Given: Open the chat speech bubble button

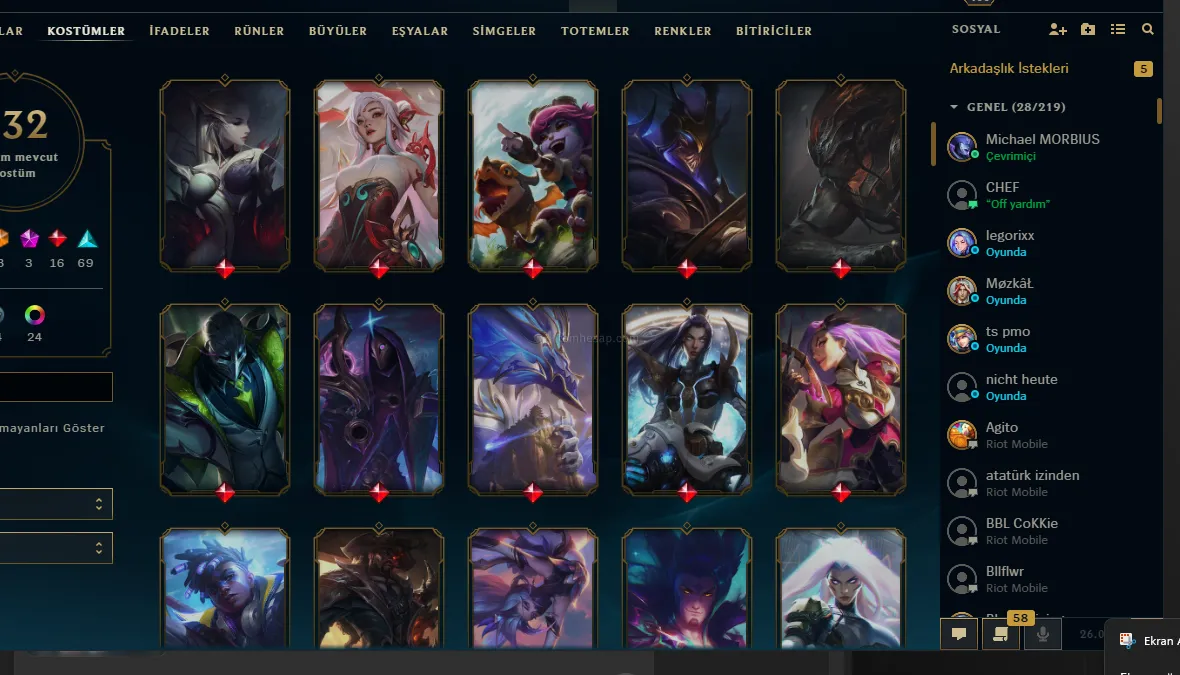Looking at the screenshot, I should click(x=959, y=633).
